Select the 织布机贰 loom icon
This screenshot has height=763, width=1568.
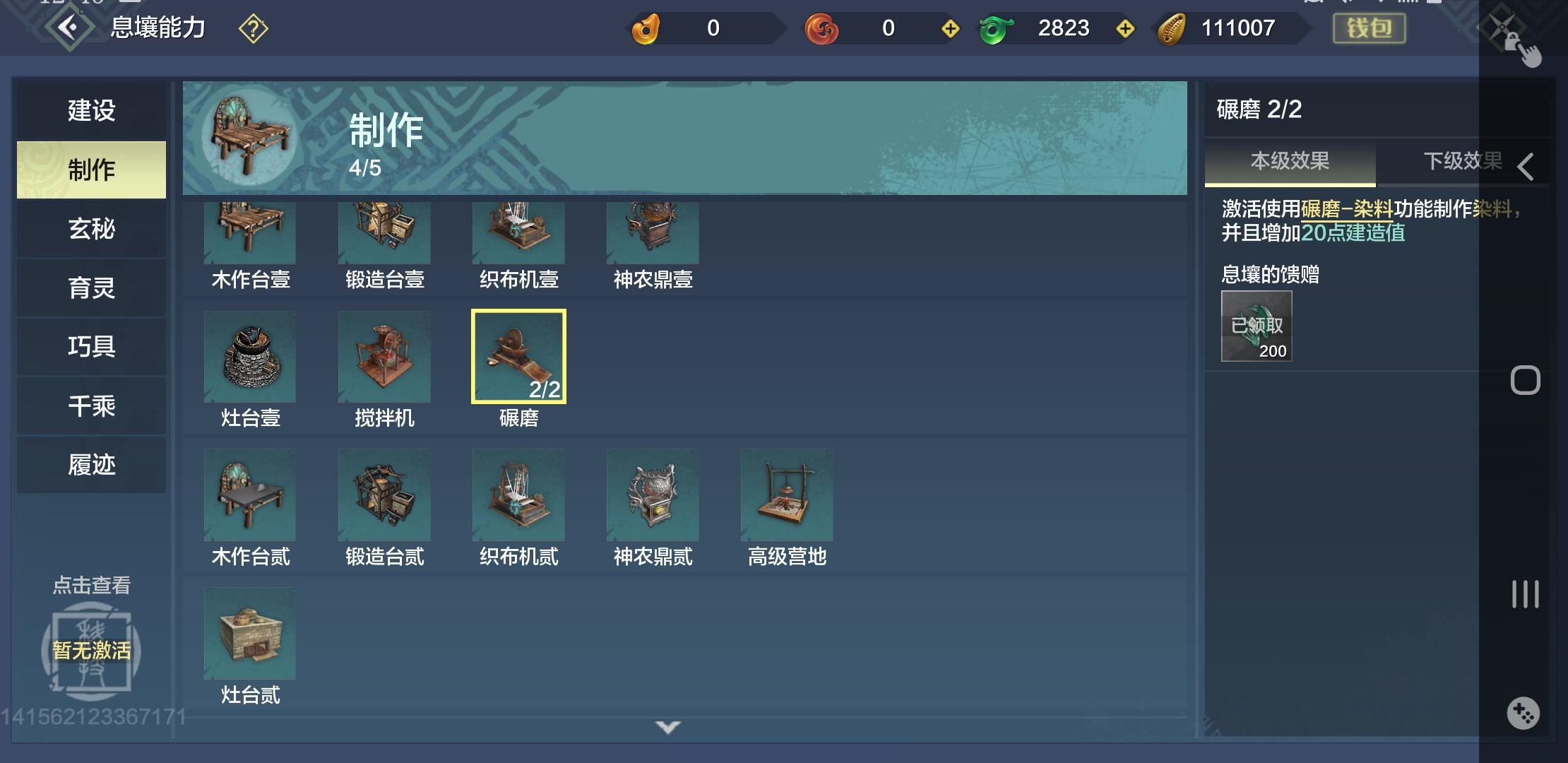pos(518,495)
